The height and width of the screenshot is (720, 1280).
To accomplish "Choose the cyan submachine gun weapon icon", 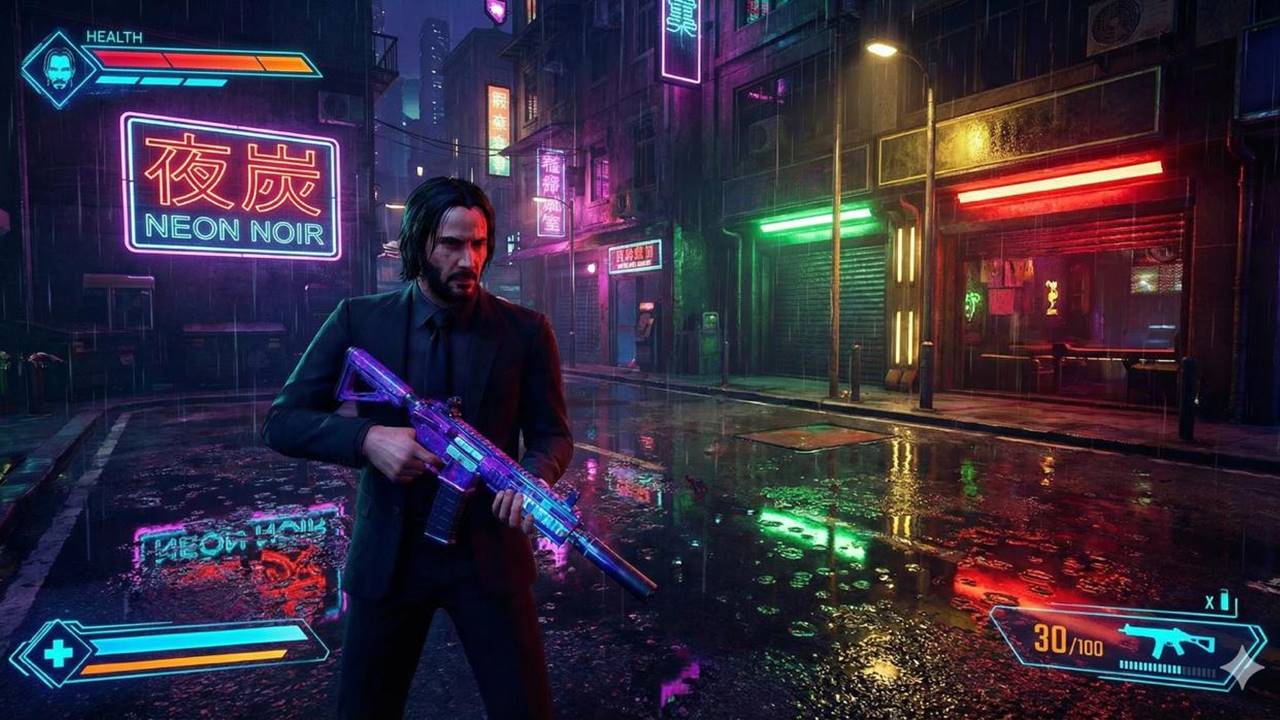I will [x=1166, y=639].
